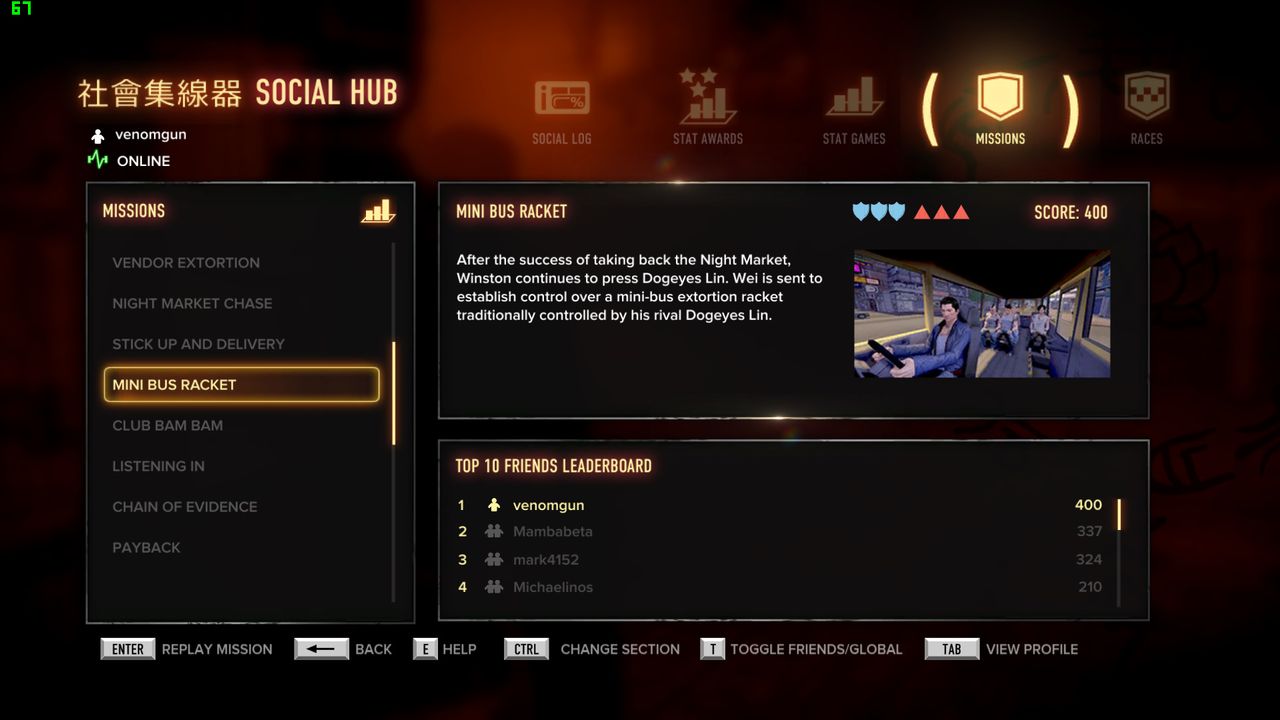Choose mark4152's leaderboard entry
Screen dimensions: 1280x720
click(780, 559)
